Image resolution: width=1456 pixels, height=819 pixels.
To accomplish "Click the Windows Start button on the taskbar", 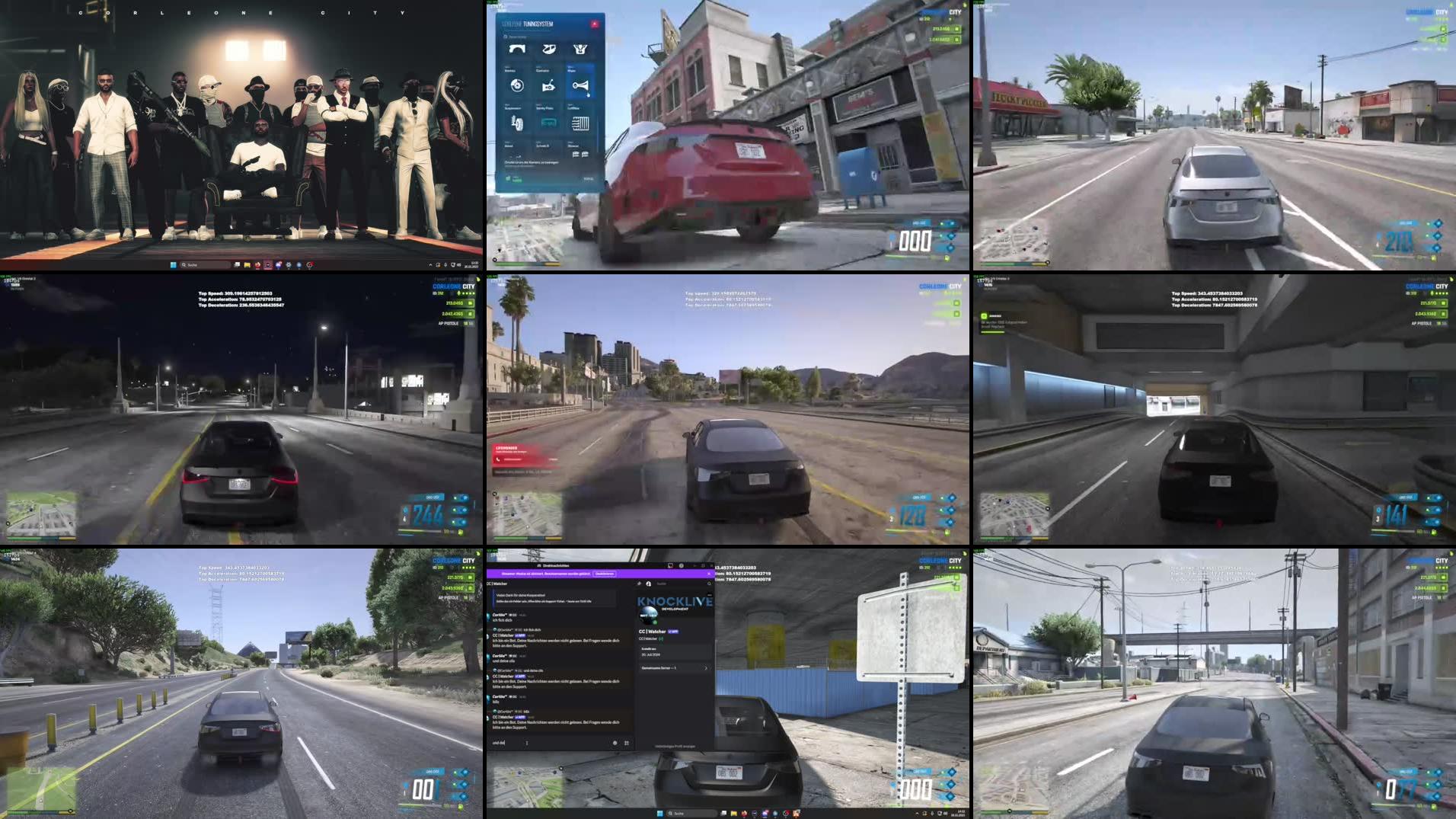I will click(660, 813).
